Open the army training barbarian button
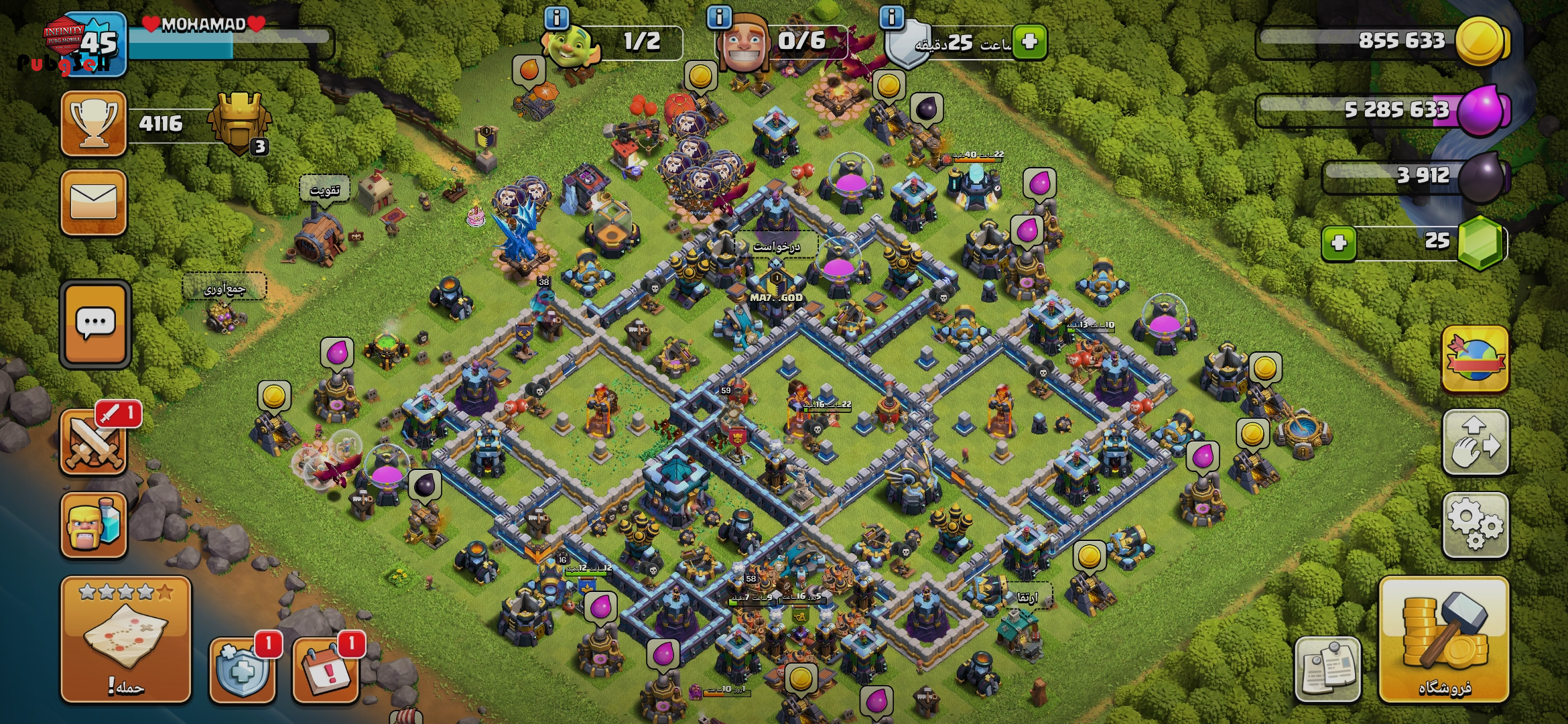 pos(94,526)
